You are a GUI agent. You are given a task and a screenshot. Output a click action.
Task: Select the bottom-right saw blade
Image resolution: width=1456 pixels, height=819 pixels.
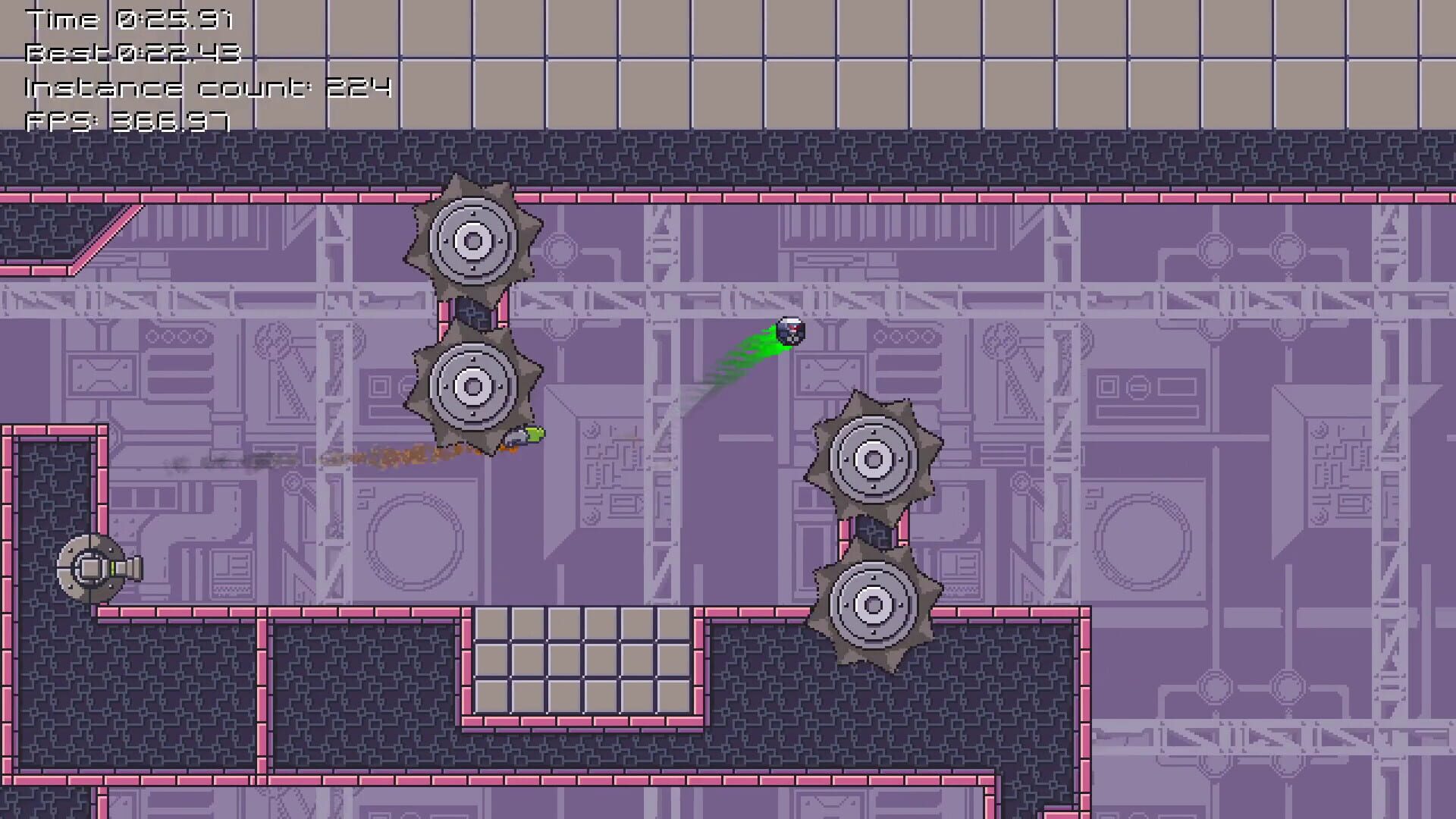tap(872, 604)
